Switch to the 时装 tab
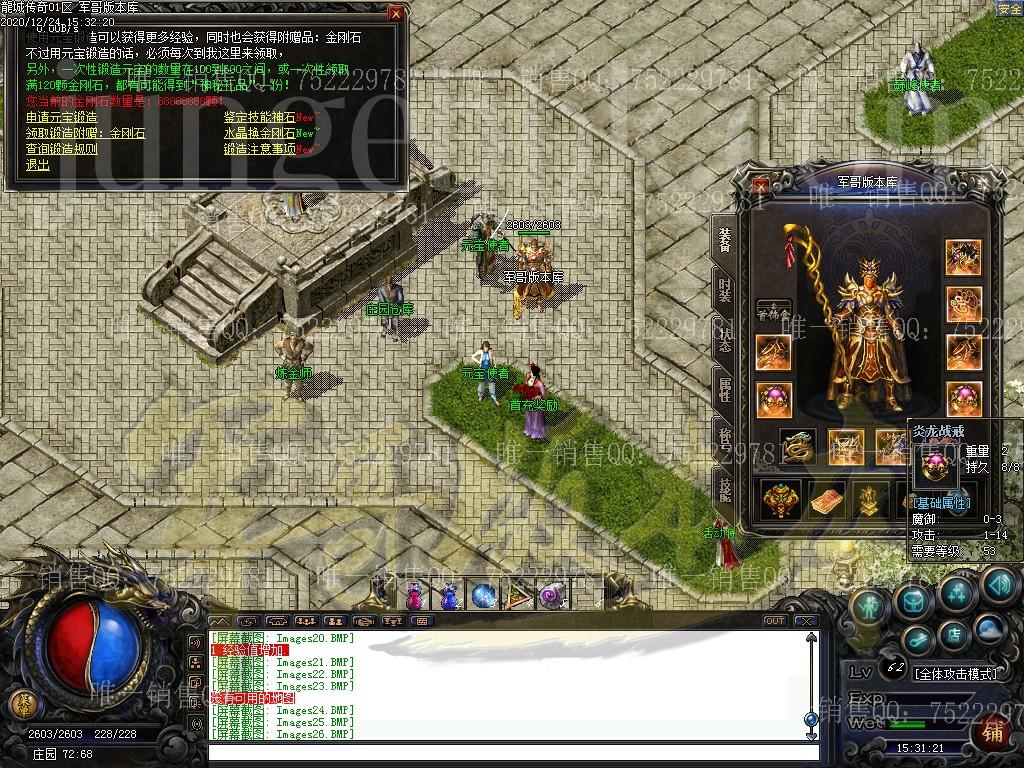This screenshot has width=1024, height=768. 725,289
